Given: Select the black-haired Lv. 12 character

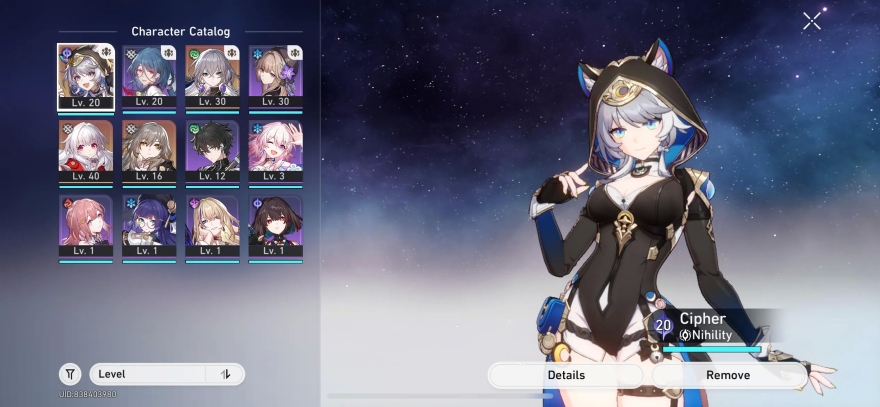Looking at the screenshot, I should coord(212,151).
